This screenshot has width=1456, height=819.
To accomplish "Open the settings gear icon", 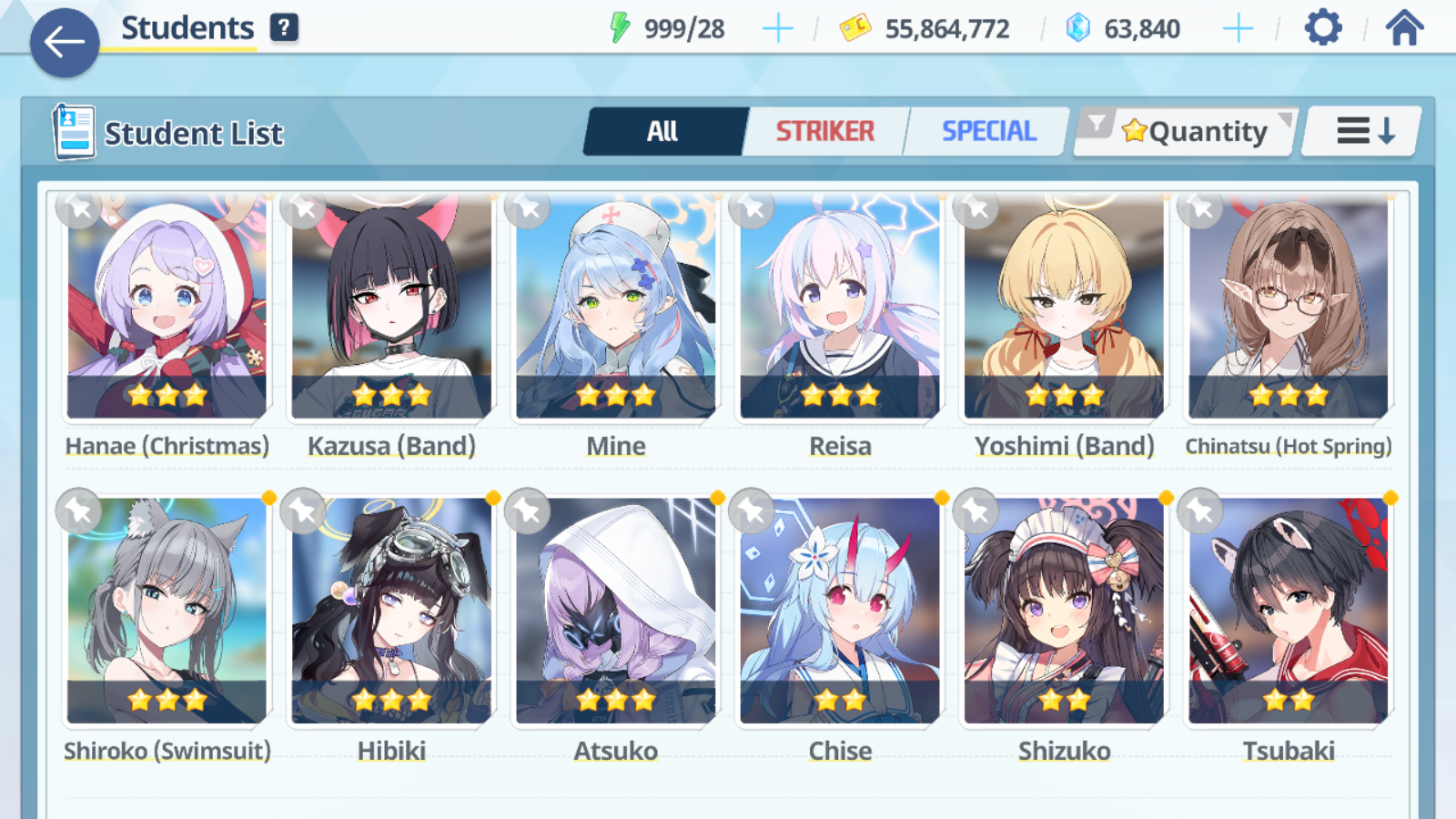I will click(1322, 28).
